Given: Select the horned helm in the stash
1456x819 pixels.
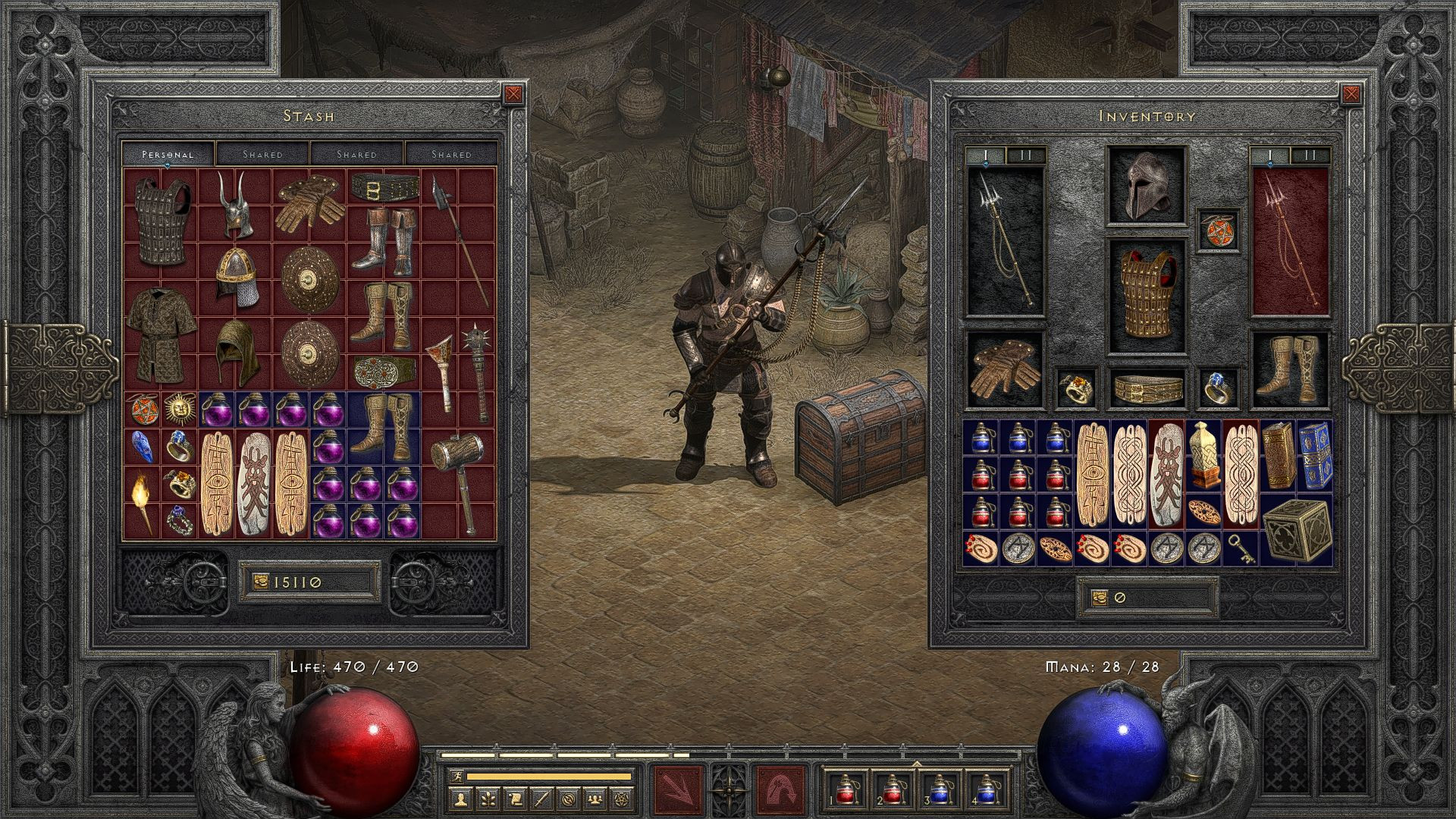Looking at the screenshot, I should click(234, 203).
